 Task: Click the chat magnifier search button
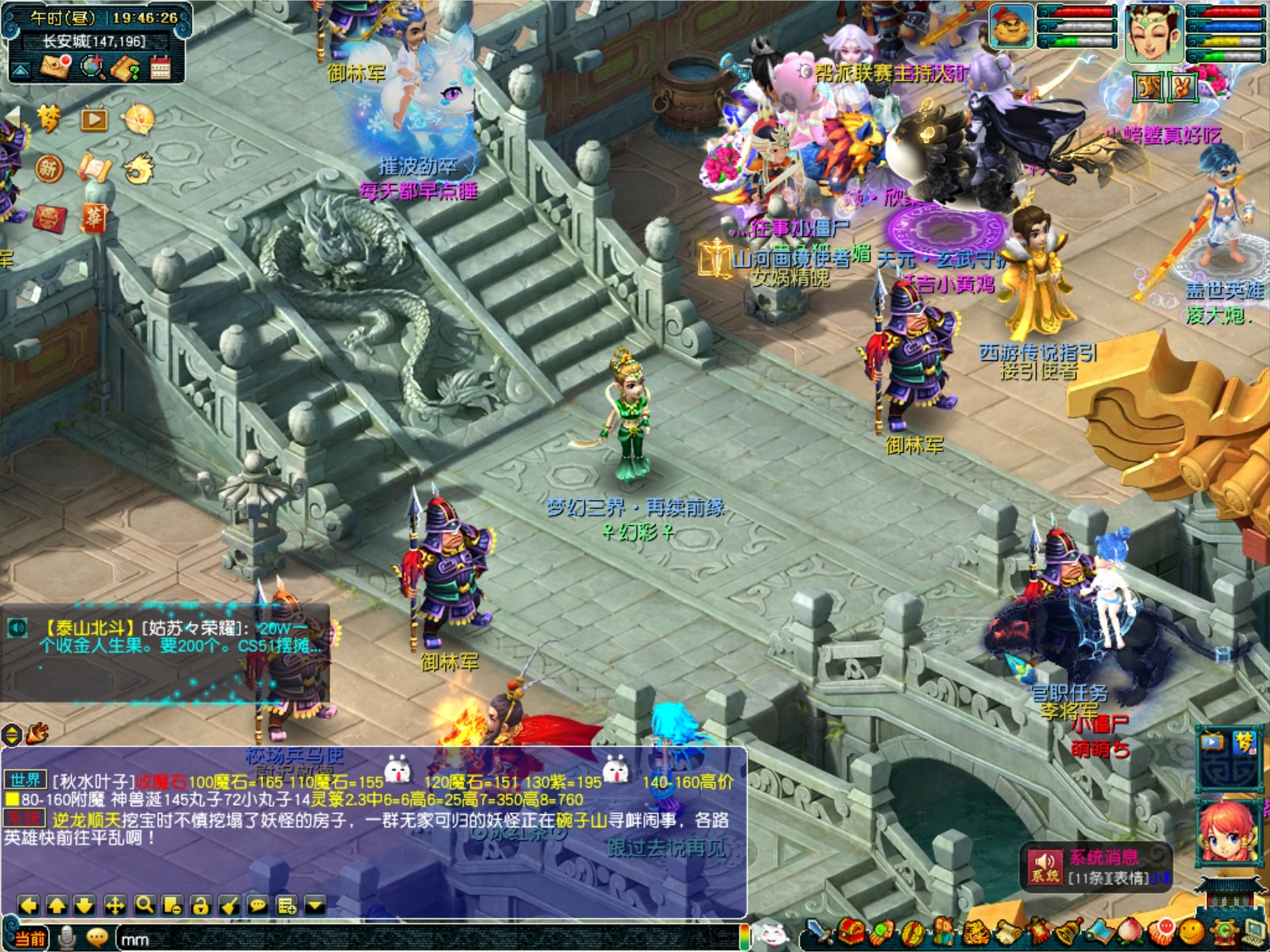(x=145, y=906)
